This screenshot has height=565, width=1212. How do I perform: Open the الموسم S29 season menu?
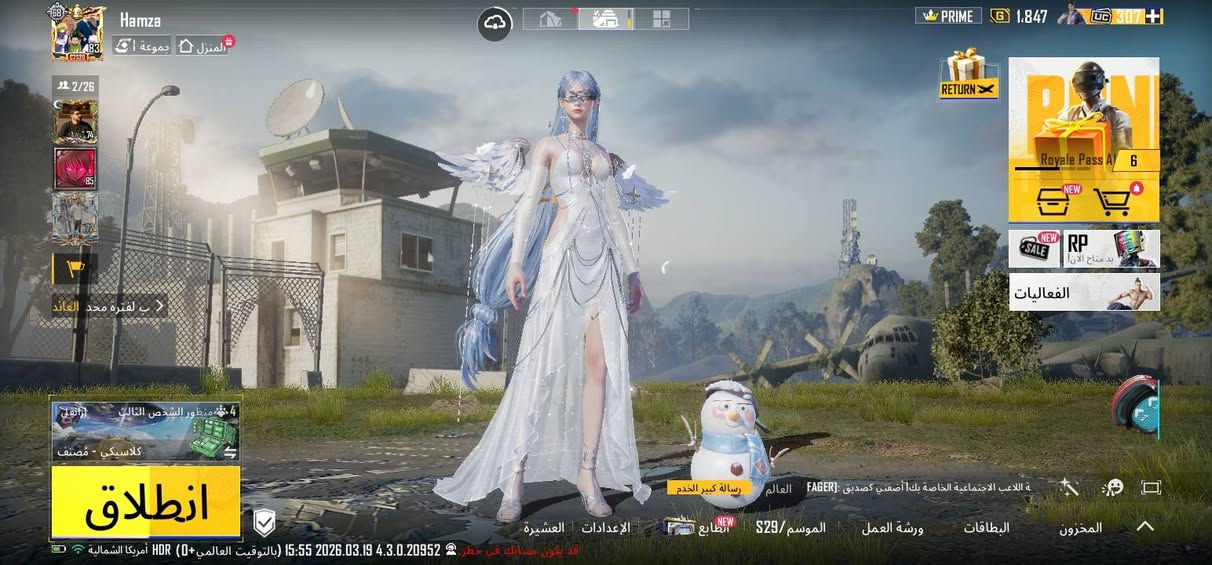790,527
